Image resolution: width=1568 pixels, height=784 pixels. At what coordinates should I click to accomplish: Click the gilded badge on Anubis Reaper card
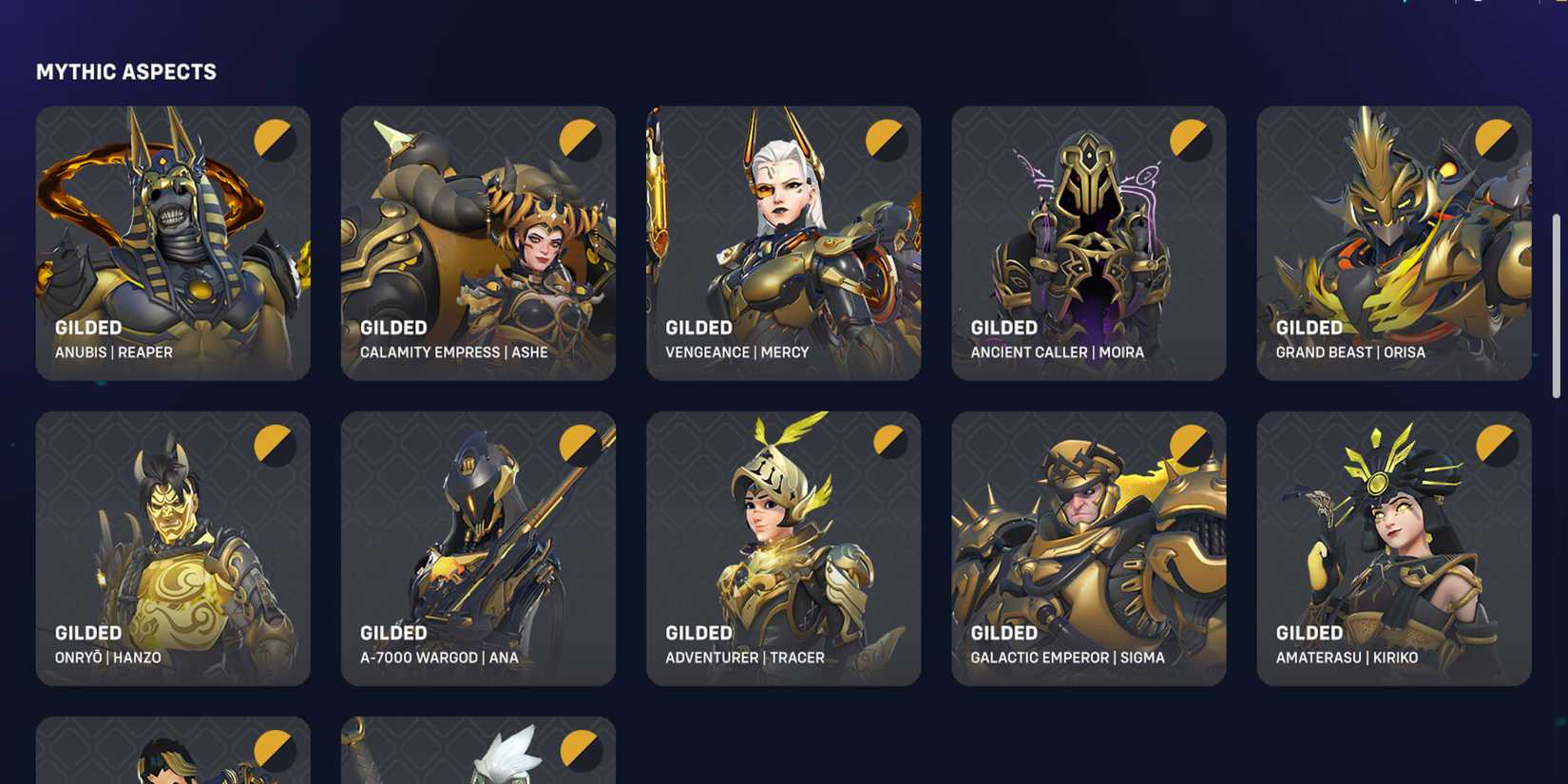(276, 139)
